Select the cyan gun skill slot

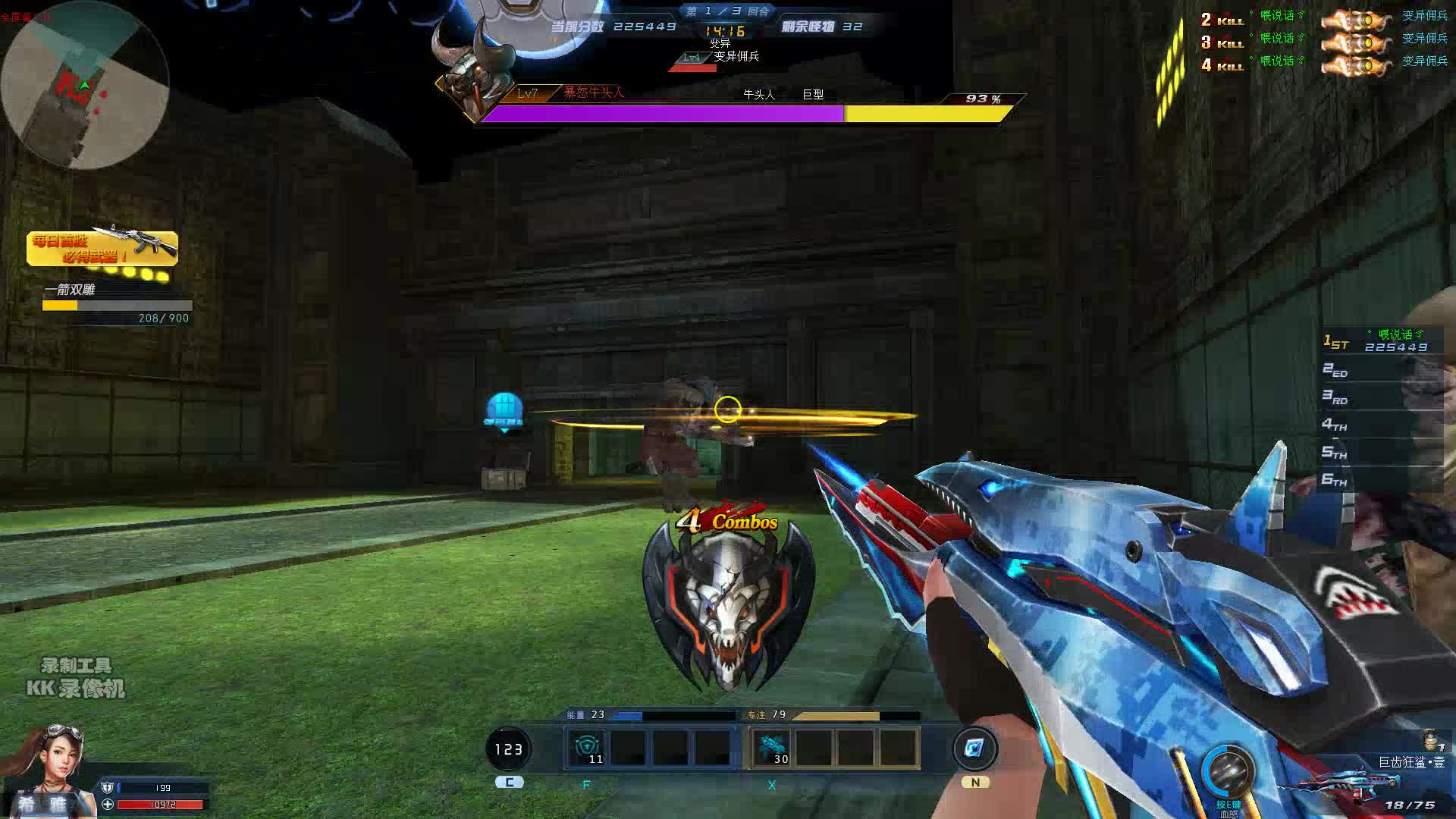click(771, 748)
